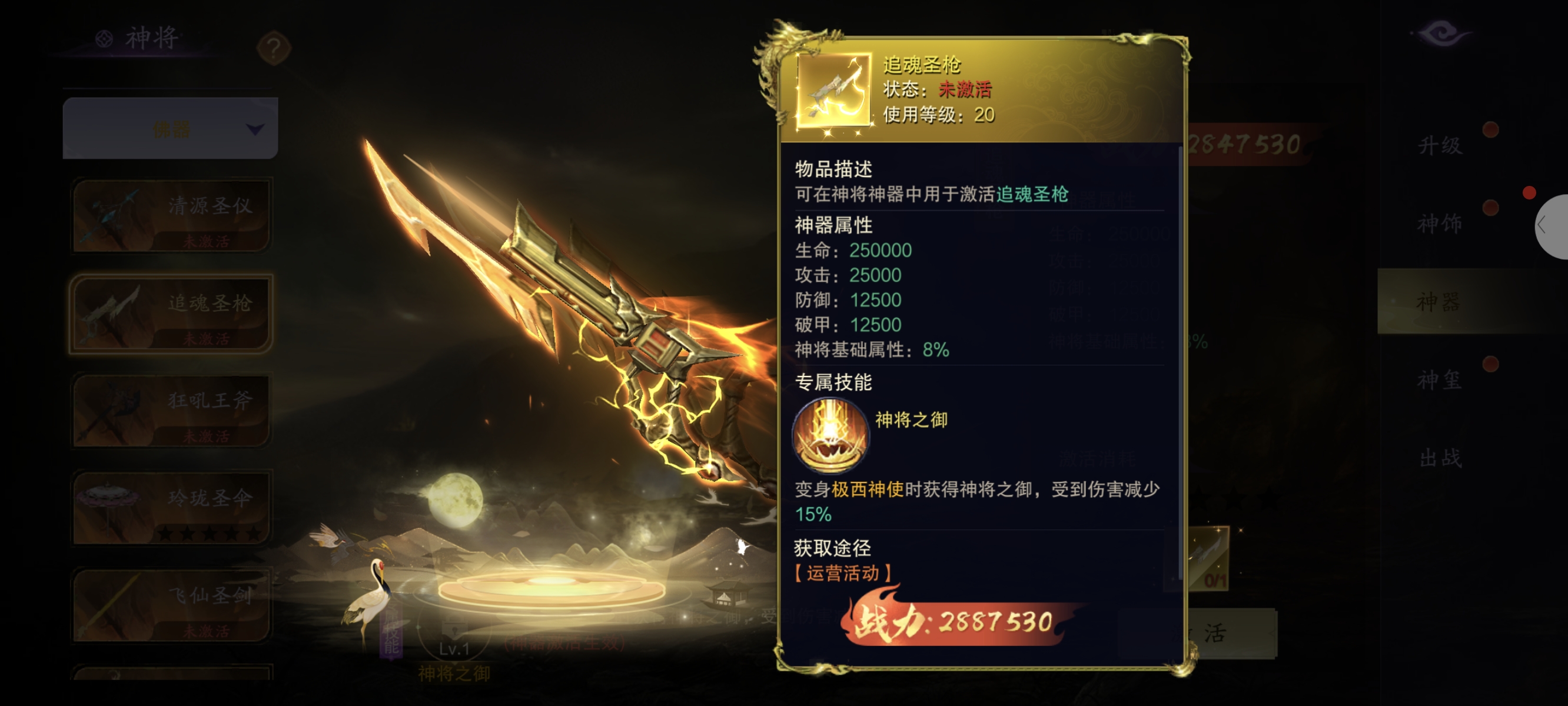1568x706 pixels.
Task: Open the 佛器 category dropdown
Action: (x=171, y=128)
